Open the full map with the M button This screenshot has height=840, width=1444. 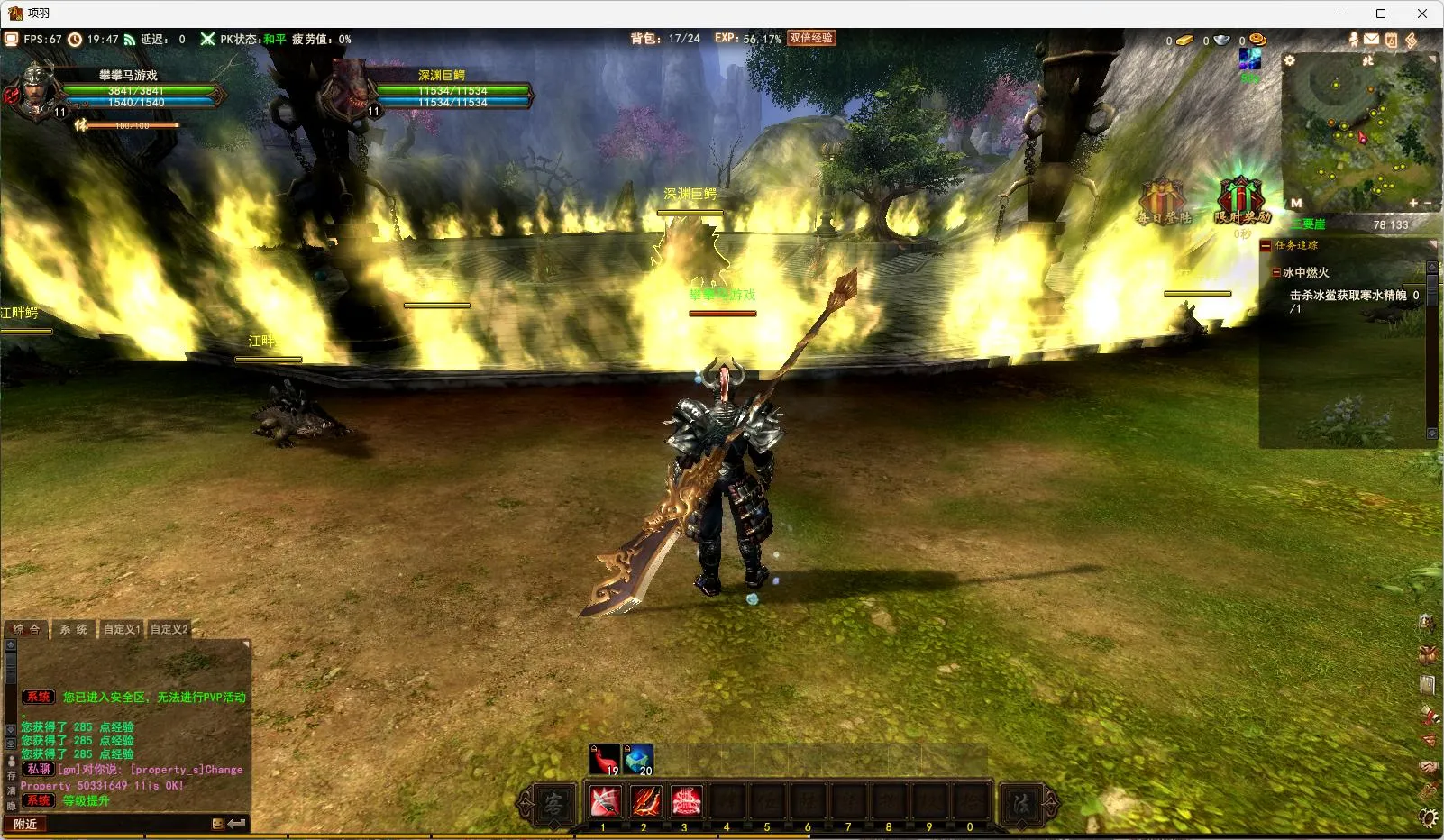(1296, 203)
